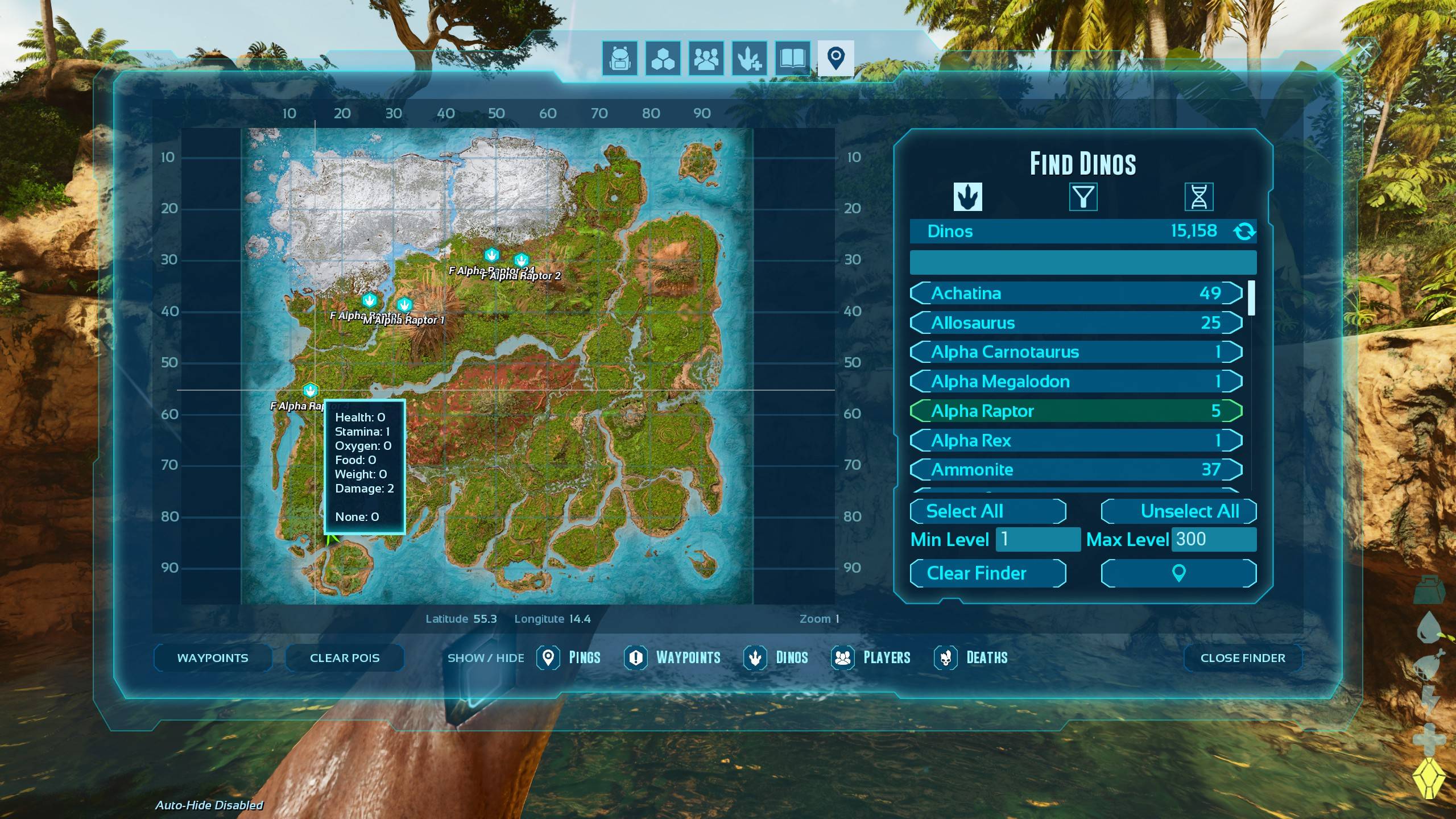Clear the dino finder results
Image resolution: width=1456 pixels, height=819 pixels.
tap(987, 573)
